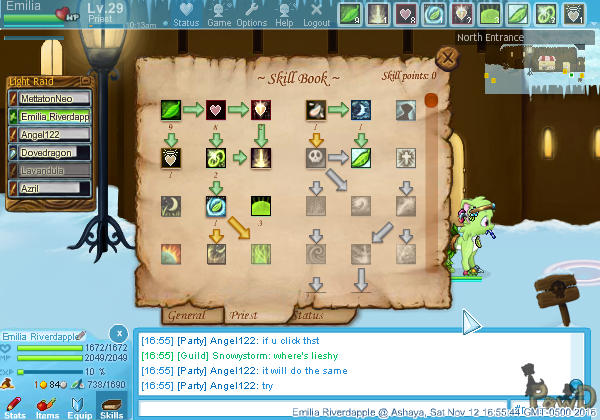Open the Help menu
Image resolution: width=600 pixels, height=420 pixels.
284,15
